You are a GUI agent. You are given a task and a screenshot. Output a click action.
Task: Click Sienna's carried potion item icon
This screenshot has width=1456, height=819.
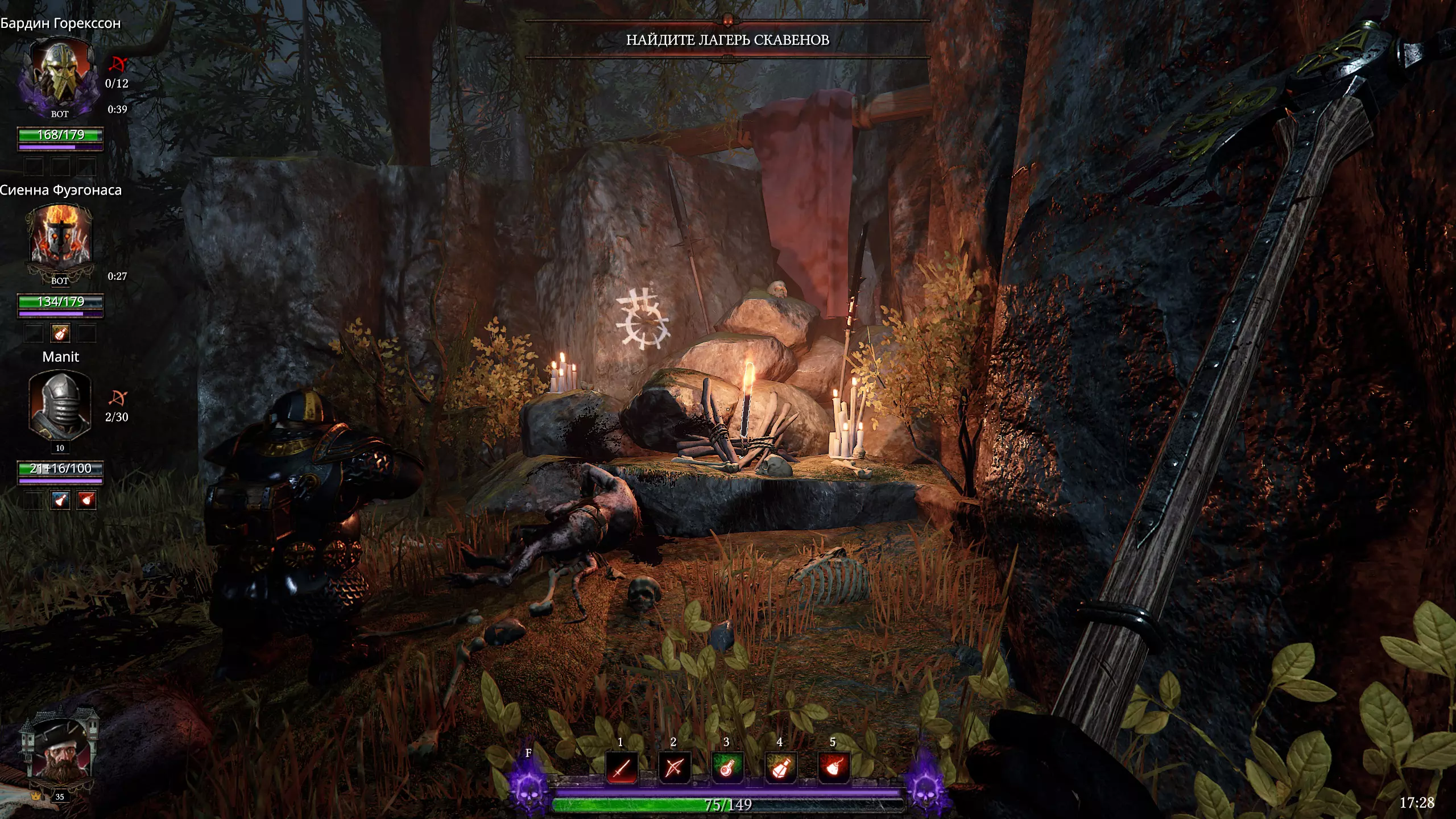pyautogui.click(x=60, y=333)
